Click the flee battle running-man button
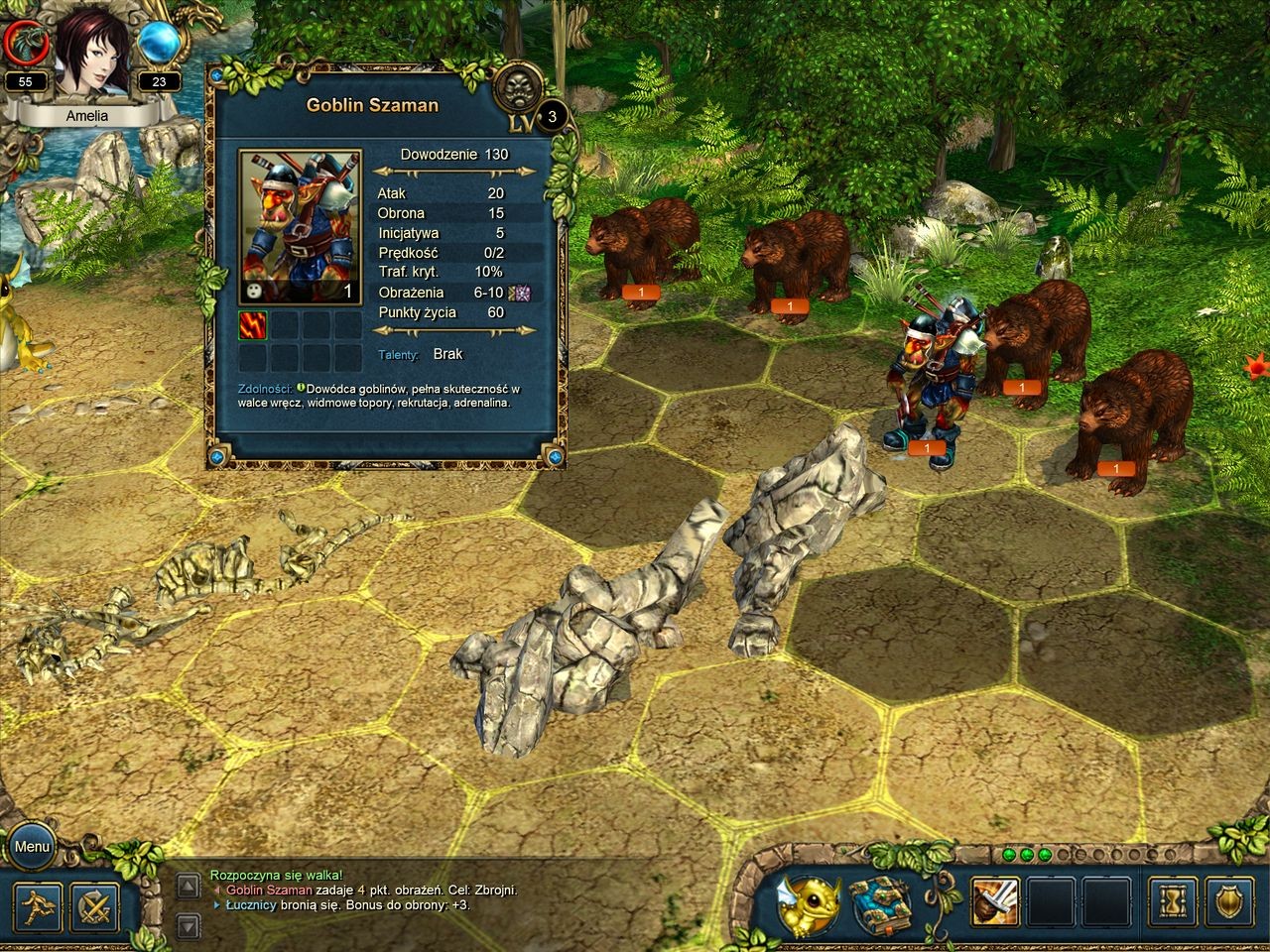Image resolution: width=1270 pixels, height=952 pixels. [x=39, y=905]
